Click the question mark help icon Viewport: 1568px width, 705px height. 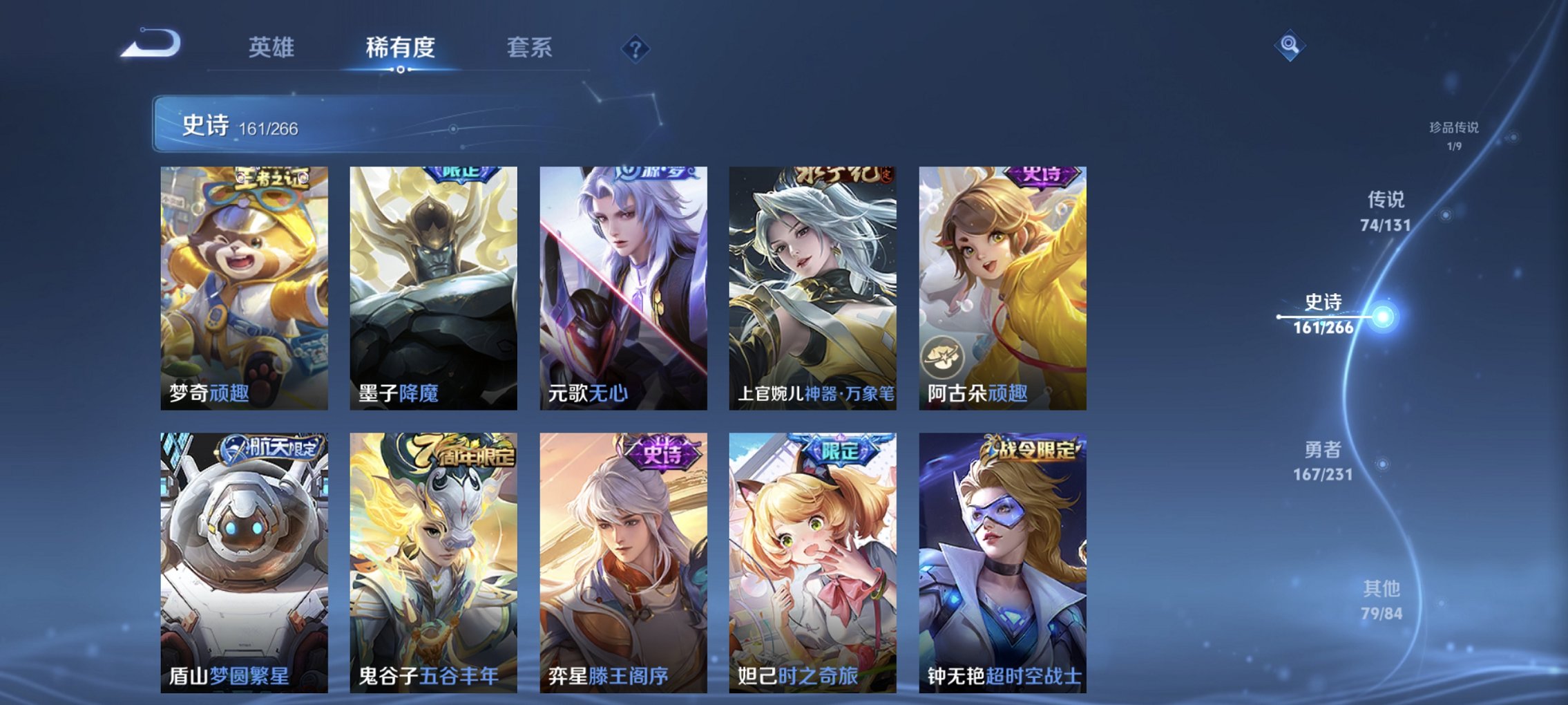point(635,49)
